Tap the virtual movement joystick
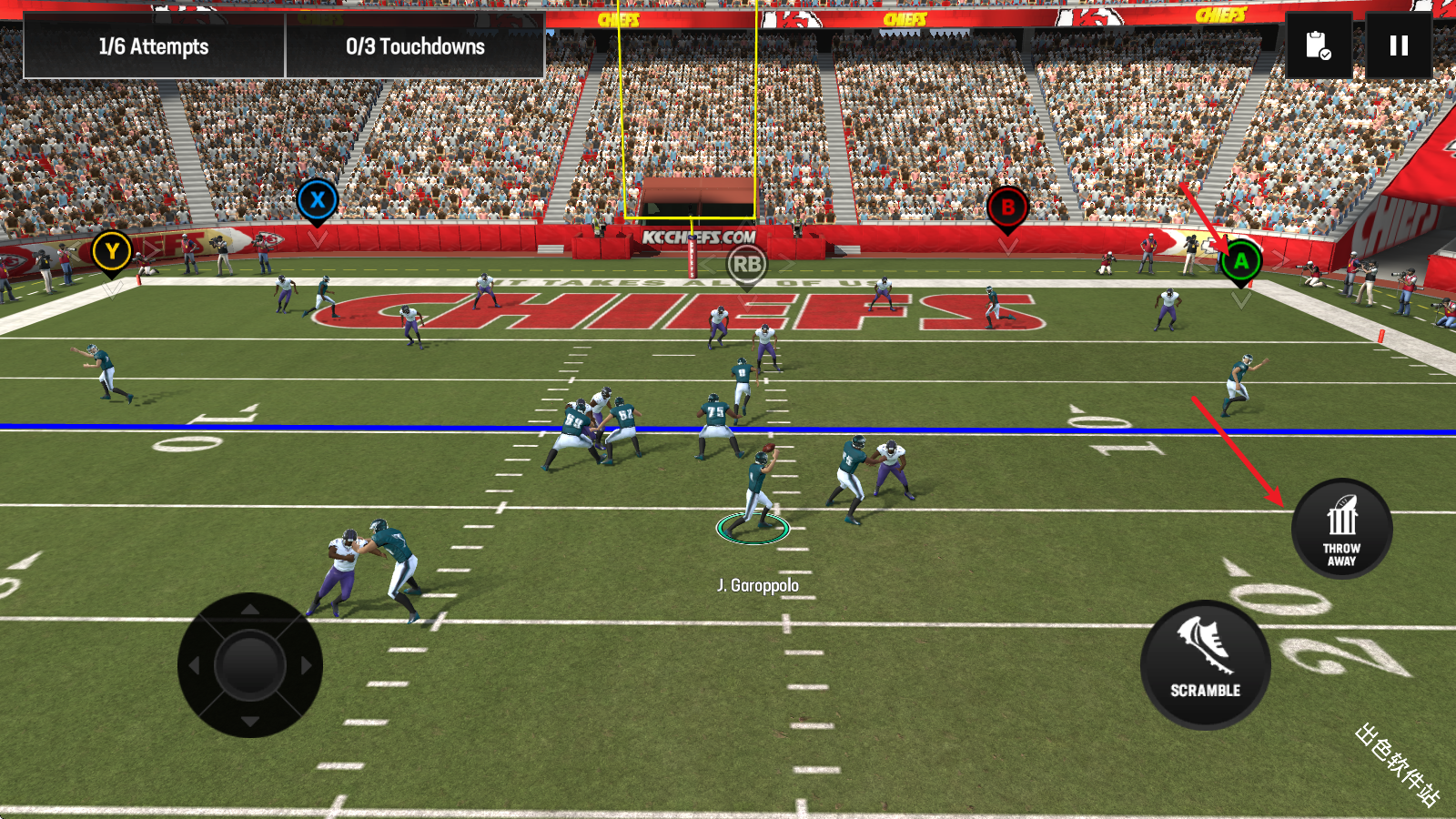Viewport: 1456px width, 819px height. [250, 665]
